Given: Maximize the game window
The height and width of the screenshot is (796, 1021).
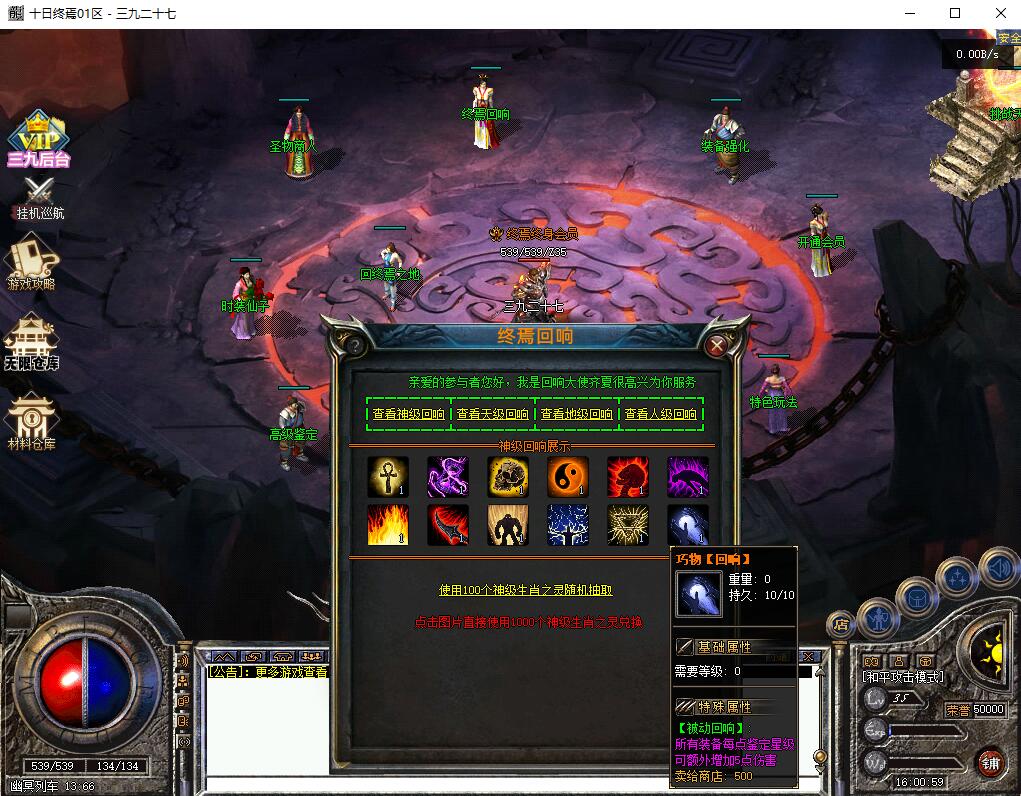Looking at the screenshot, I should [x=955, y=13].
